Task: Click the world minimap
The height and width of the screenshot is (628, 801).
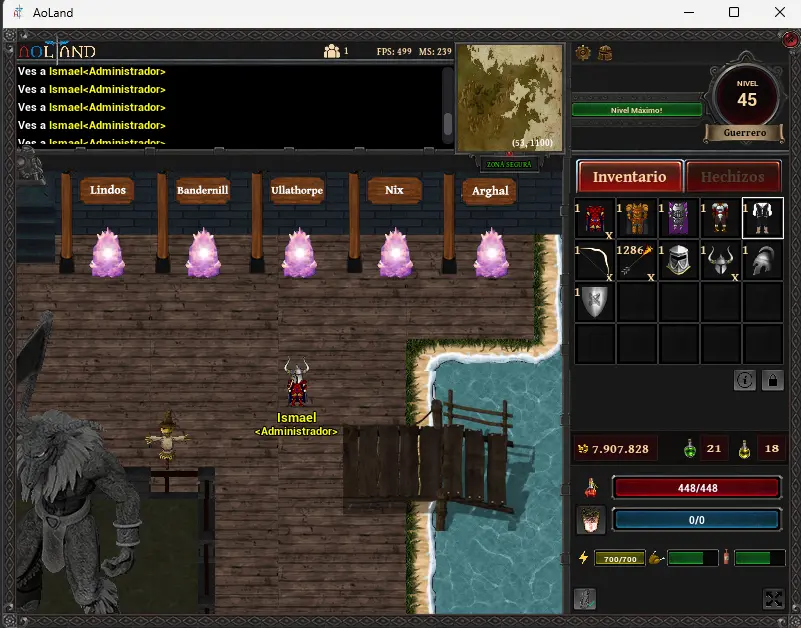Action: (511, 97)
